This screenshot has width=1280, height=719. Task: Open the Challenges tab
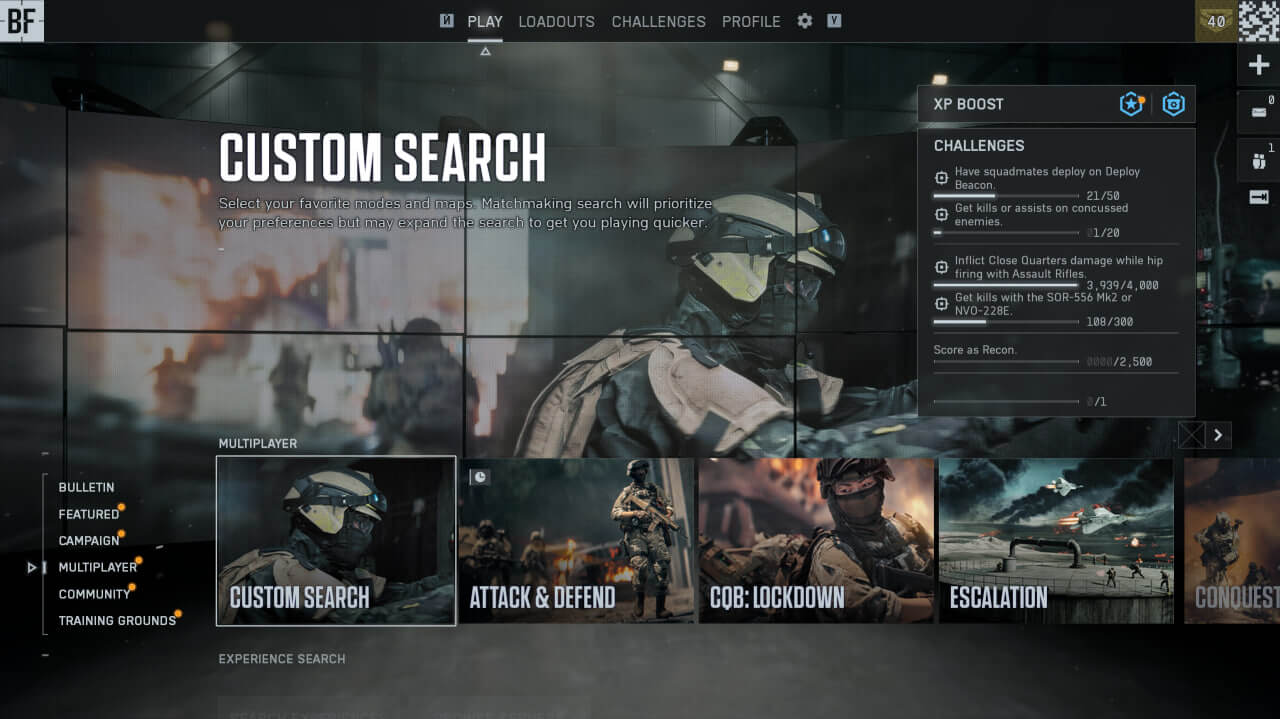click(658, 21)
